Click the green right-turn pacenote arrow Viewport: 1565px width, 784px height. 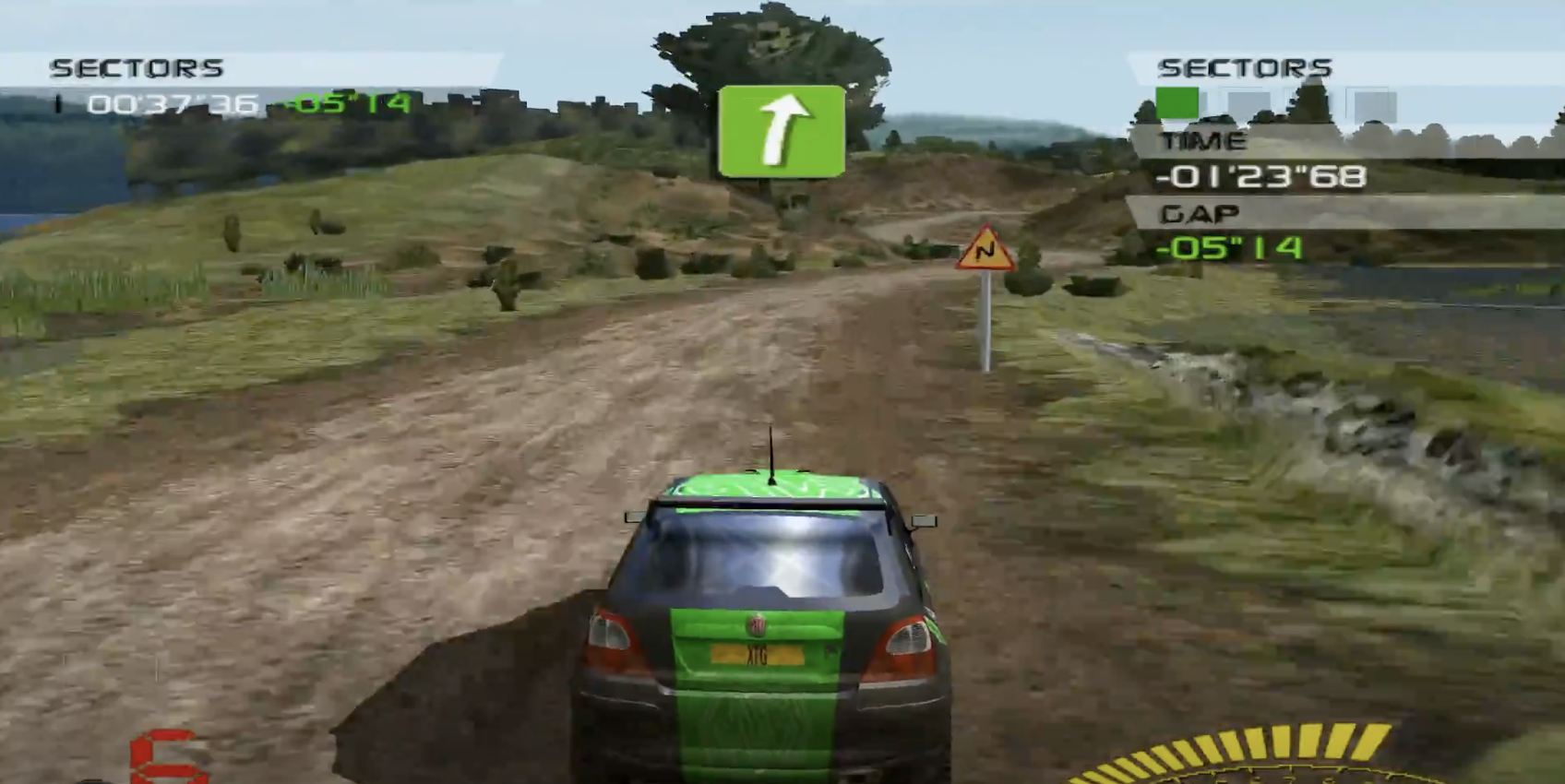(x=781, y=131)
